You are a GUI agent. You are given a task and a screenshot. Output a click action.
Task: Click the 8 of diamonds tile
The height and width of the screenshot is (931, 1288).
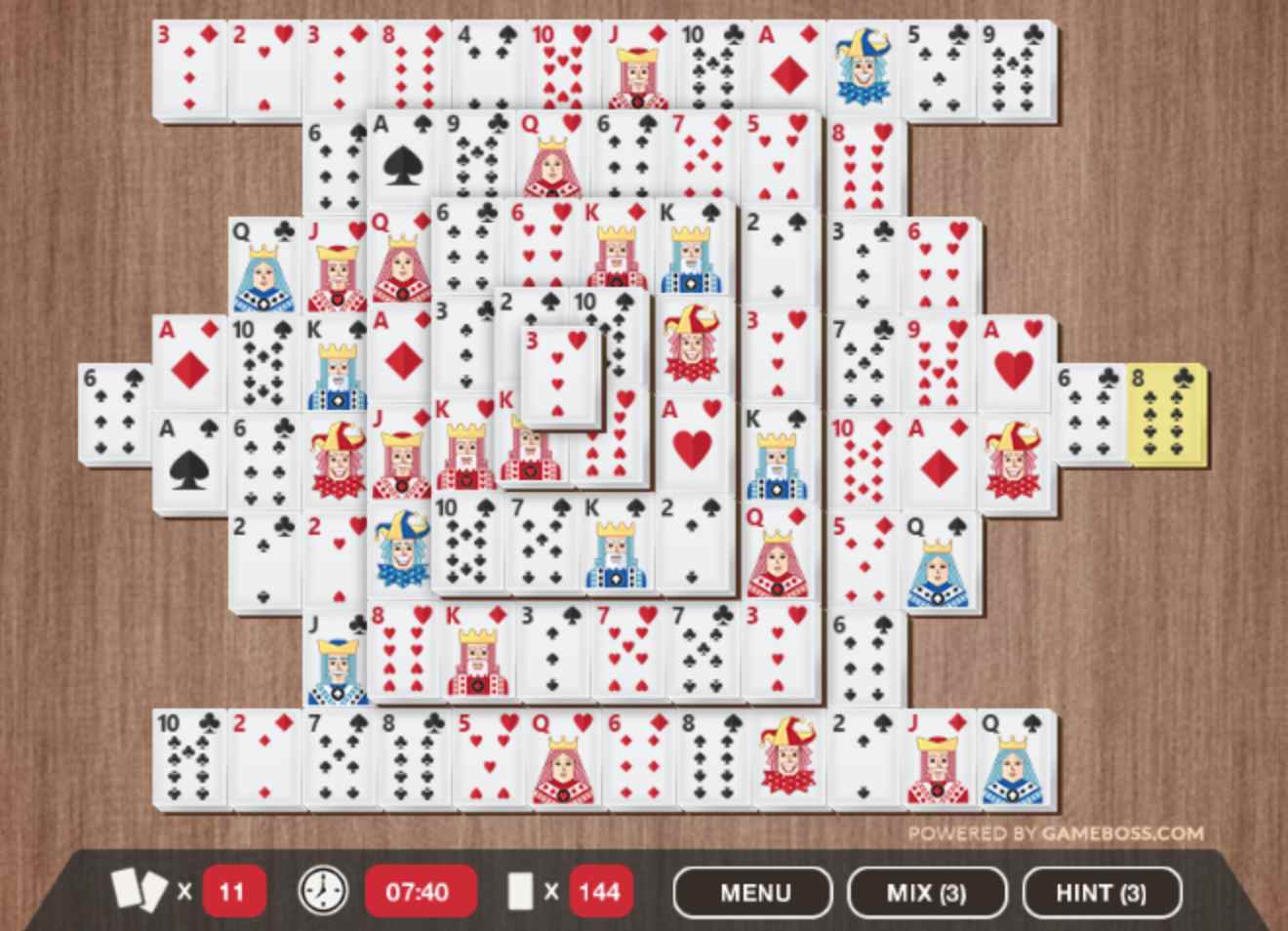click(414, 68)
